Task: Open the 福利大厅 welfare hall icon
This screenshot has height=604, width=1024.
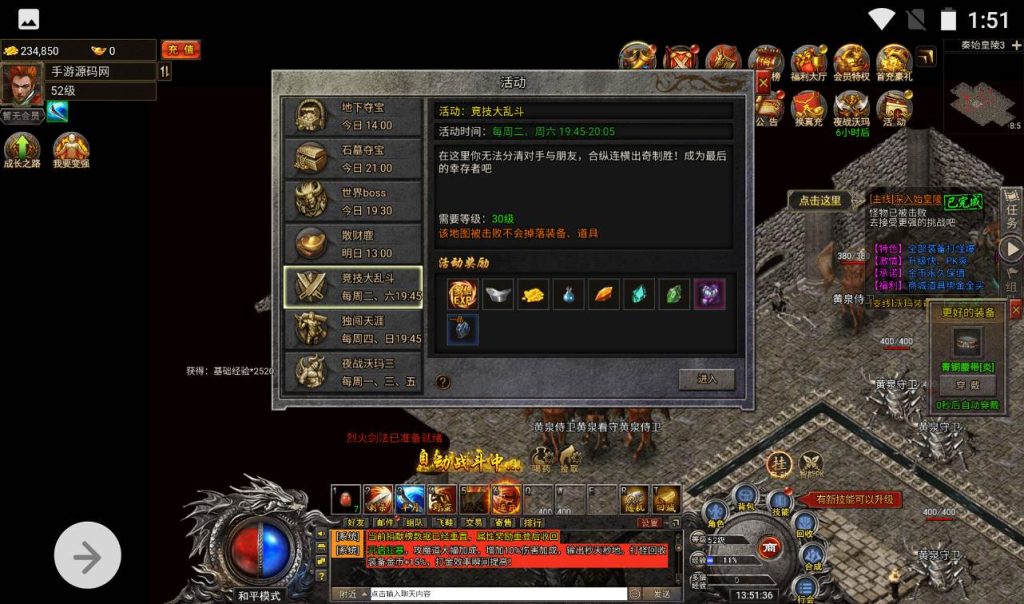Action: (808, 62)
